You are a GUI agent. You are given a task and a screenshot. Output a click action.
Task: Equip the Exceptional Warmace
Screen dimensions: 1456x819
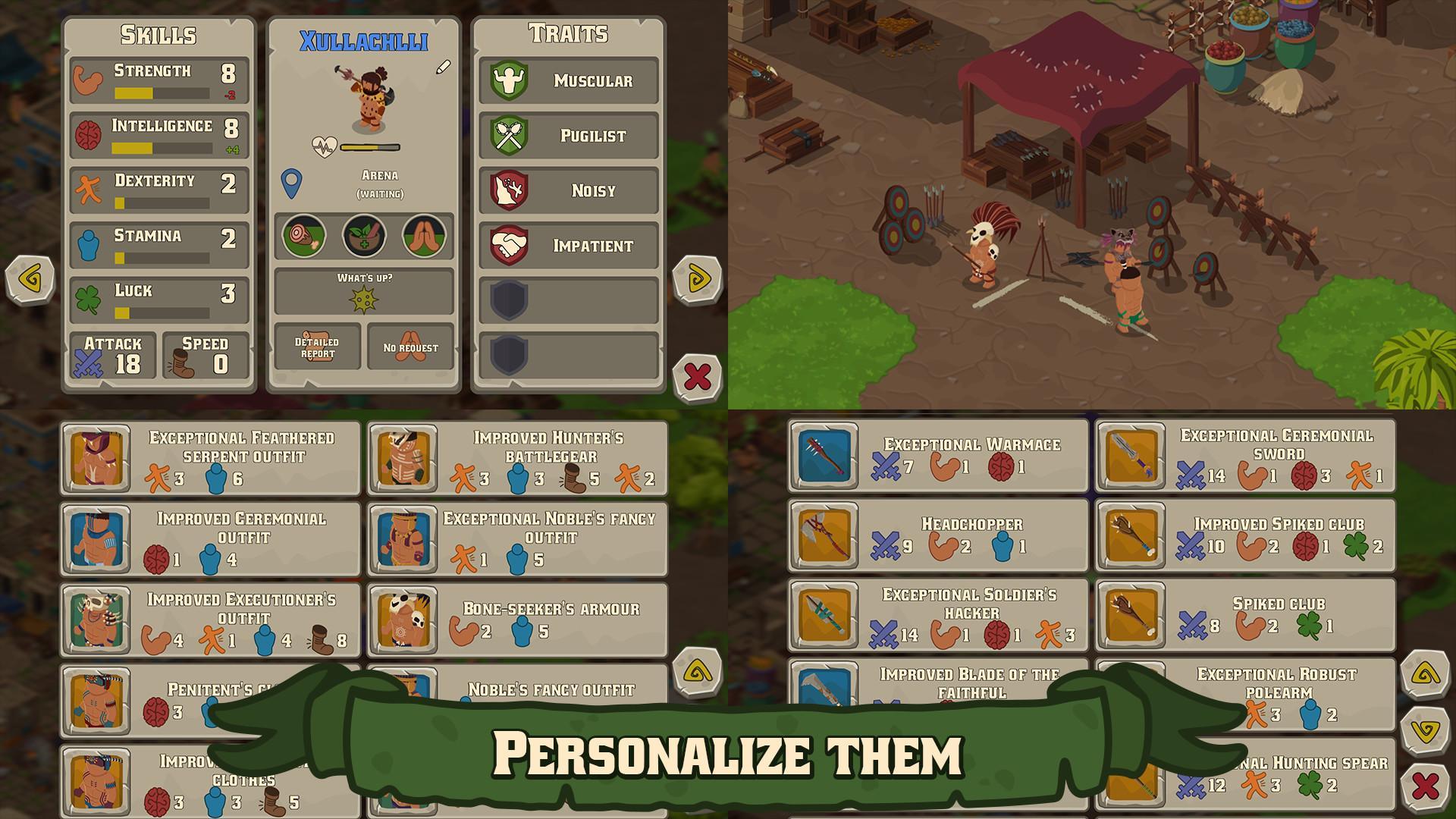pos(938,457)
